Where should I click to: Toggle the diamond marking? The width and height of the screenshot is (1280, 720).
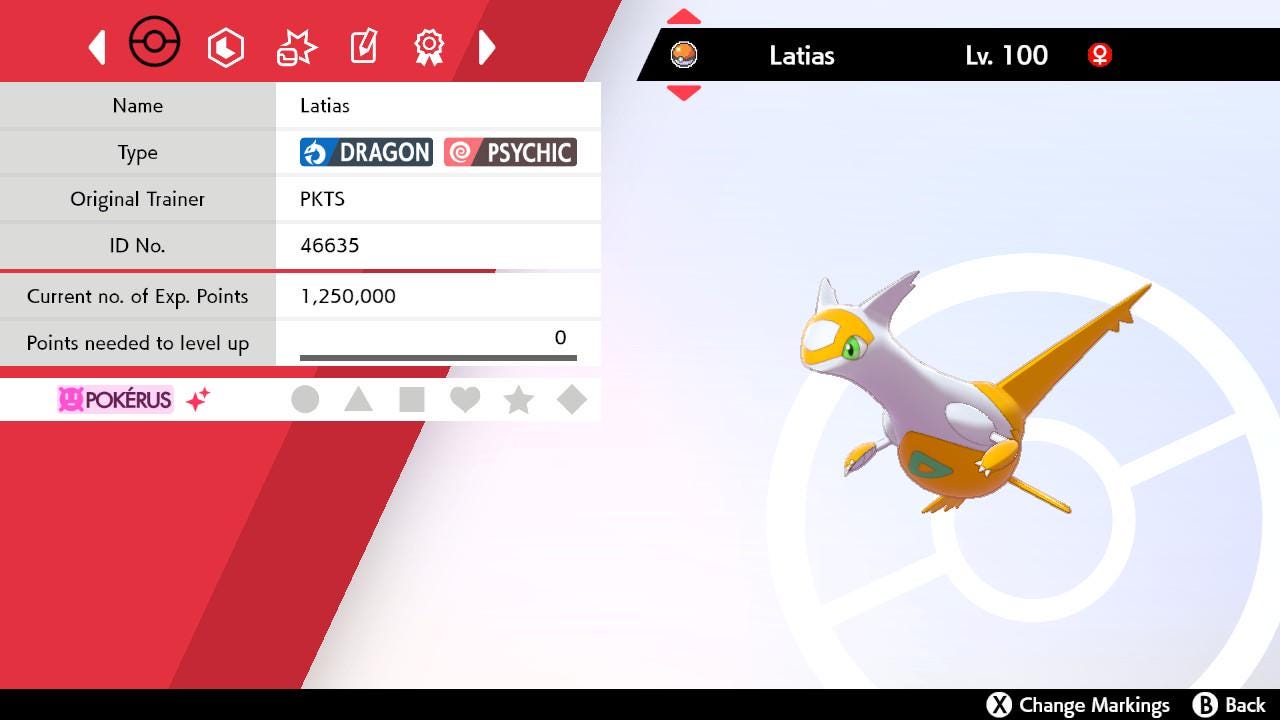click(572, 400)
